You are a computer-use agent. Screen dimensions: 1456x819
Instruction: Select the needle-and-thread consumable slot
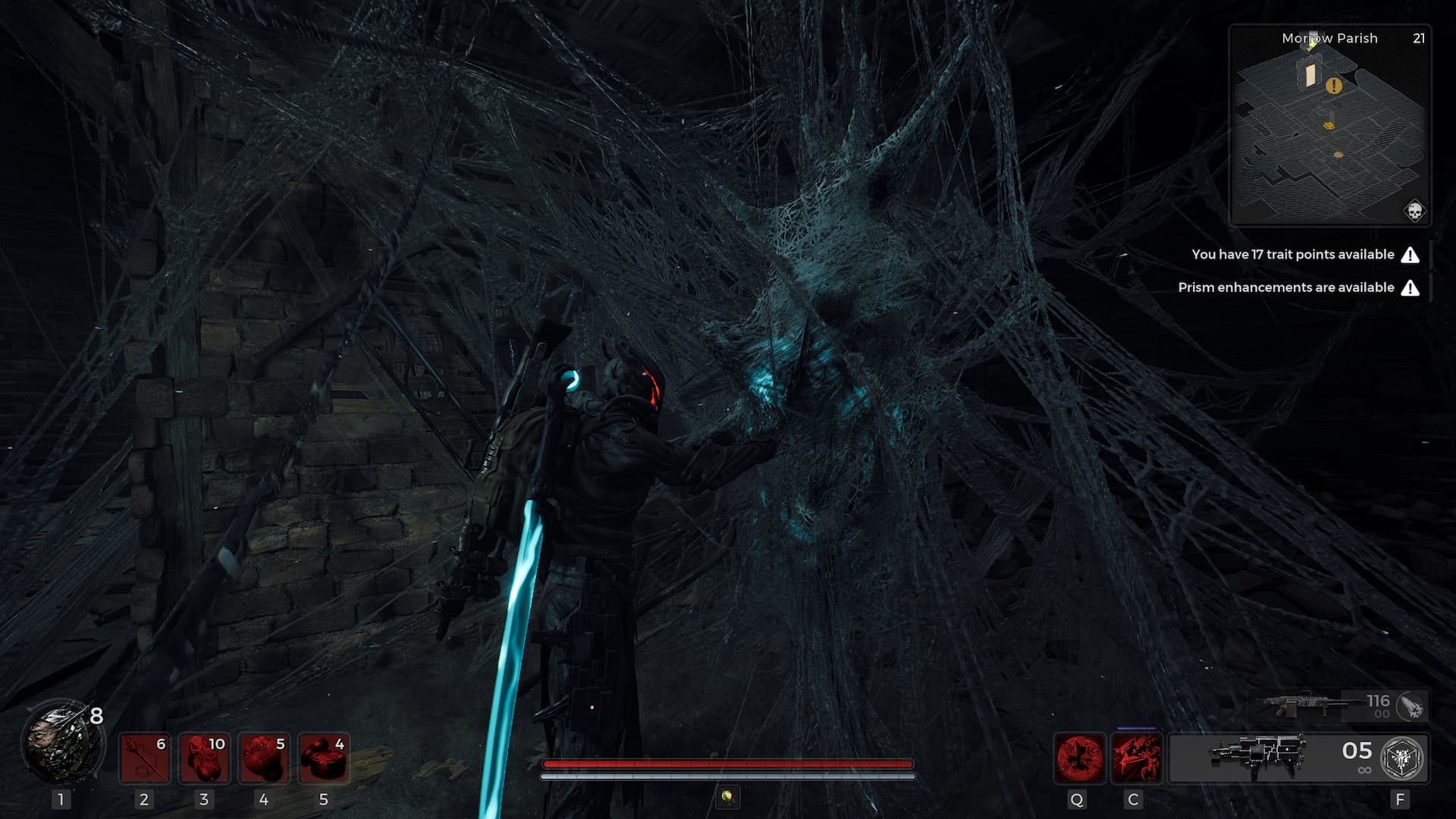coord(144,758)
